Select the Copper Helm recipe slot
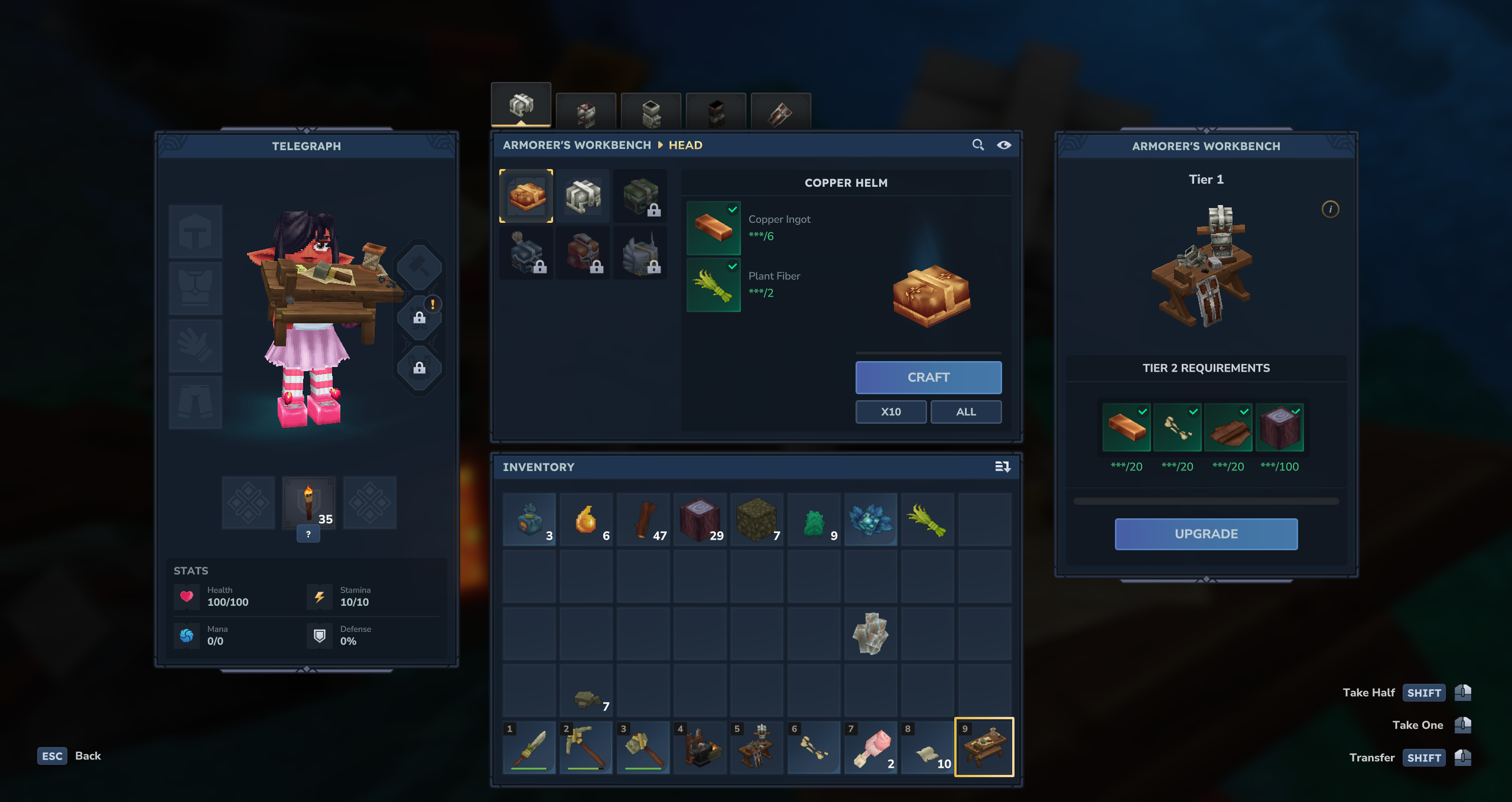The image size is (1512, 802). point(526,196)
